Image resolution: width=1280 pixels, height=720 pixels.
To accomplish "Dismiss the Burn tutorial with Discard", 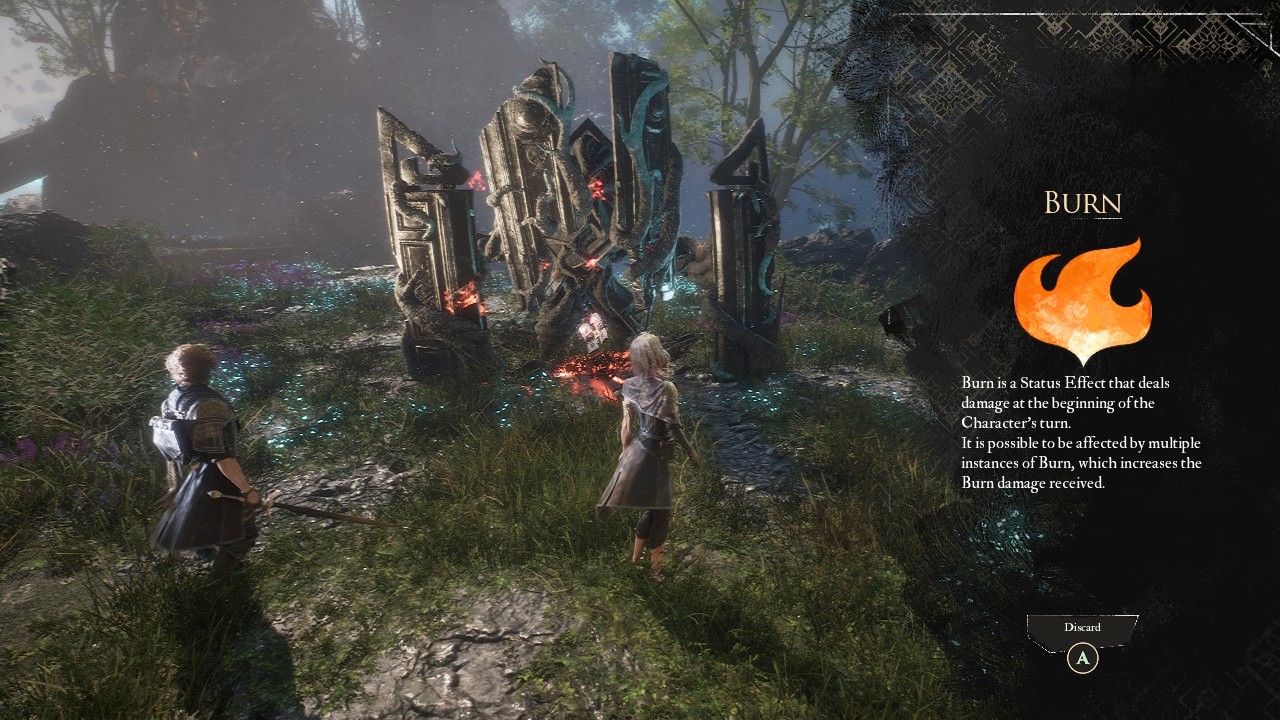I will tap(1082, 630).
